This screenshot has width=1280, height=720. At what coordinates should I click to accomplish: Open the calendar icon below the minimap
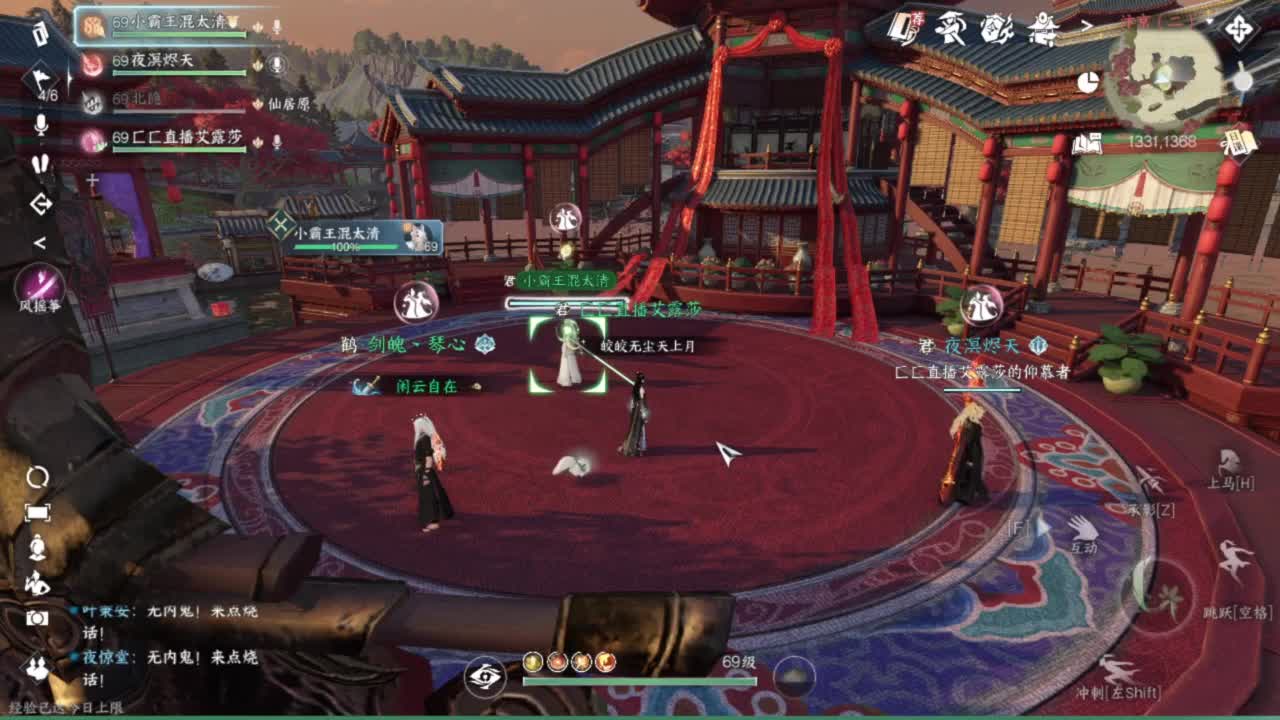point(1241,143)
